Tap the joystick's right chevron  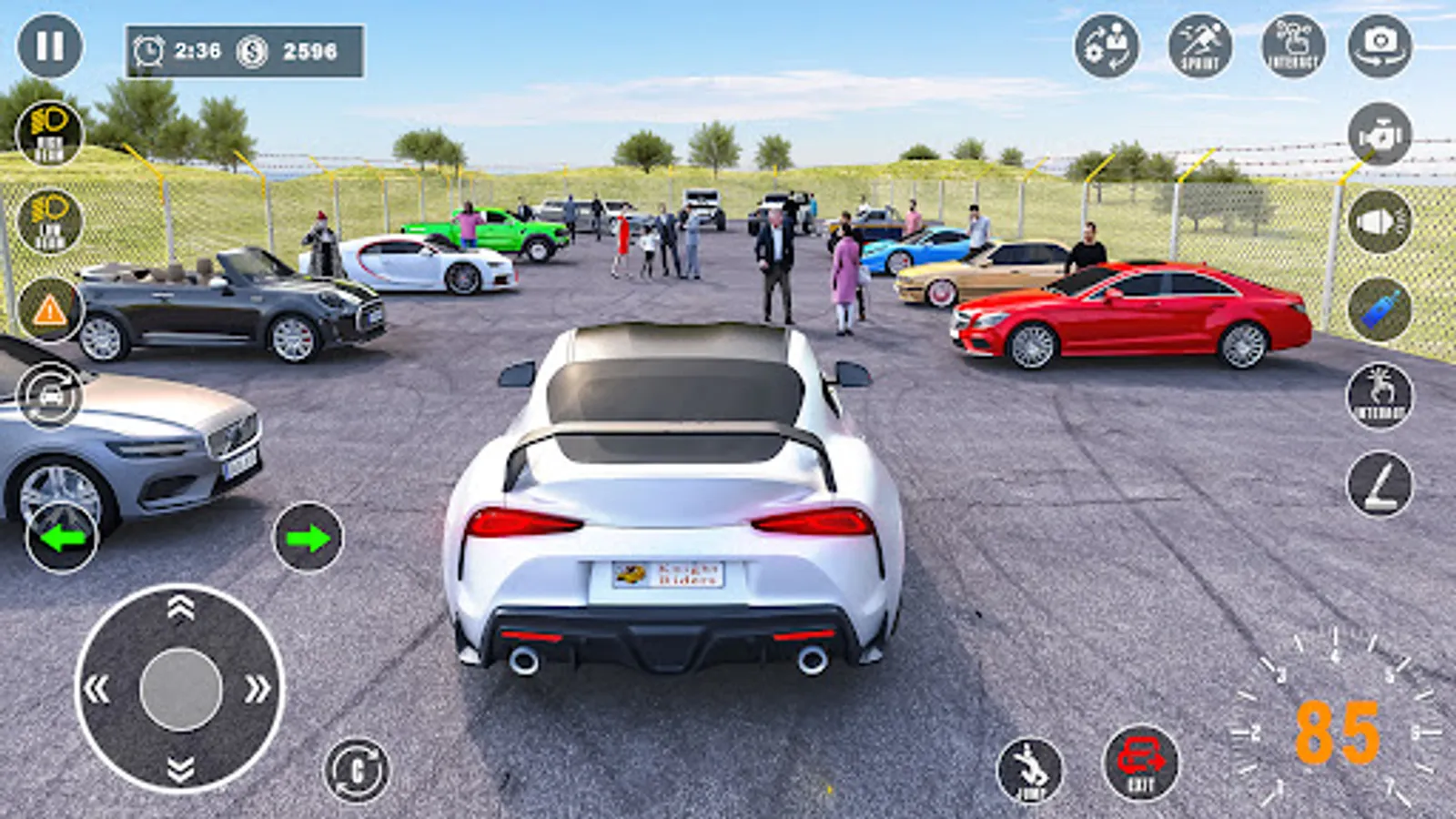[258, 689]
